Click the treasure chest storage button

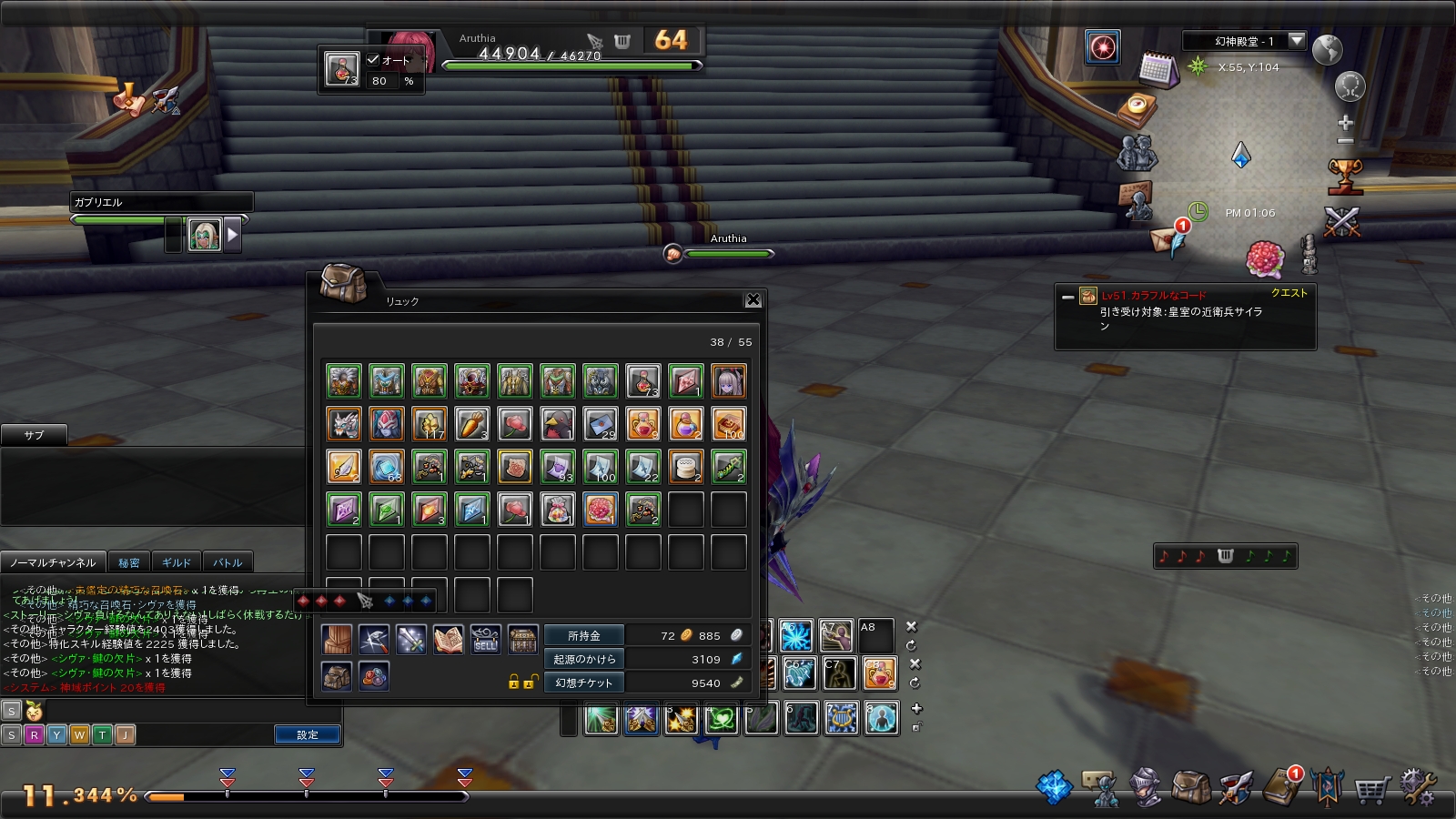[x=522, y=640]
